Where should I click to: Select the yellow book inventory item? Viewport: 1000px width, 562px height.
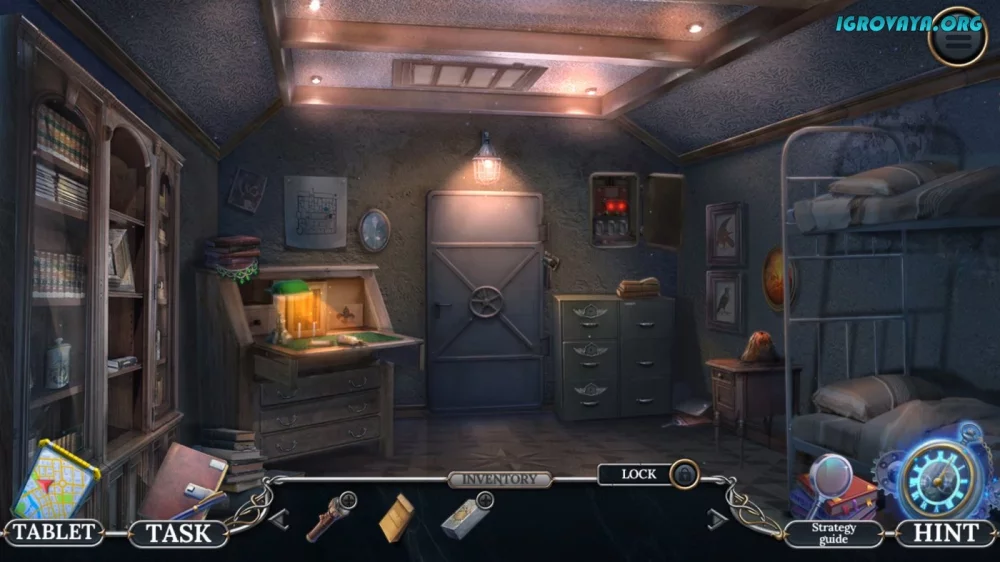397,517
